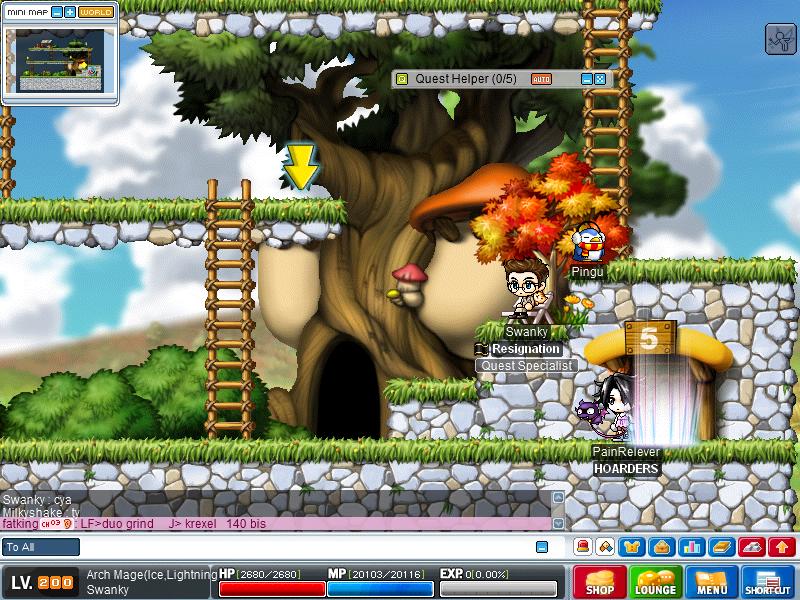Open the skill book icon

coord(721,547)
